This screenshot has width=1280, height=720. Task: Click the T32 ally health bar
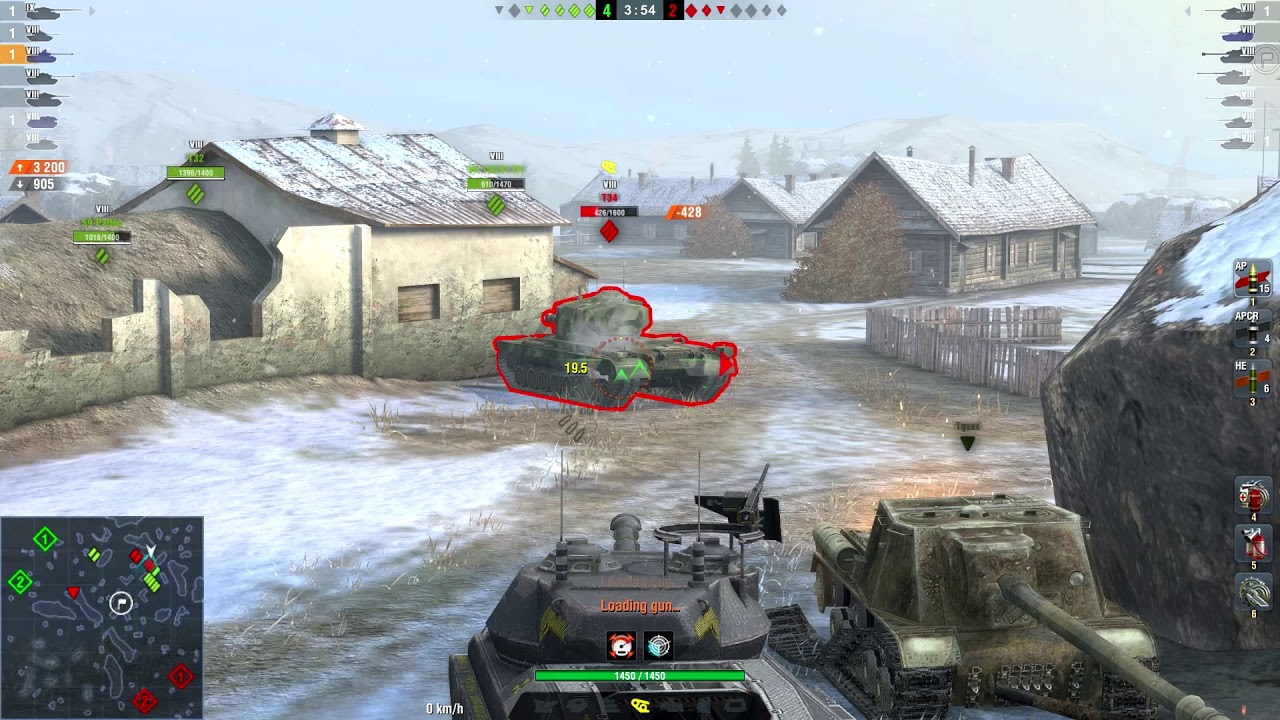pyautogui.click(x=197, y=172)
